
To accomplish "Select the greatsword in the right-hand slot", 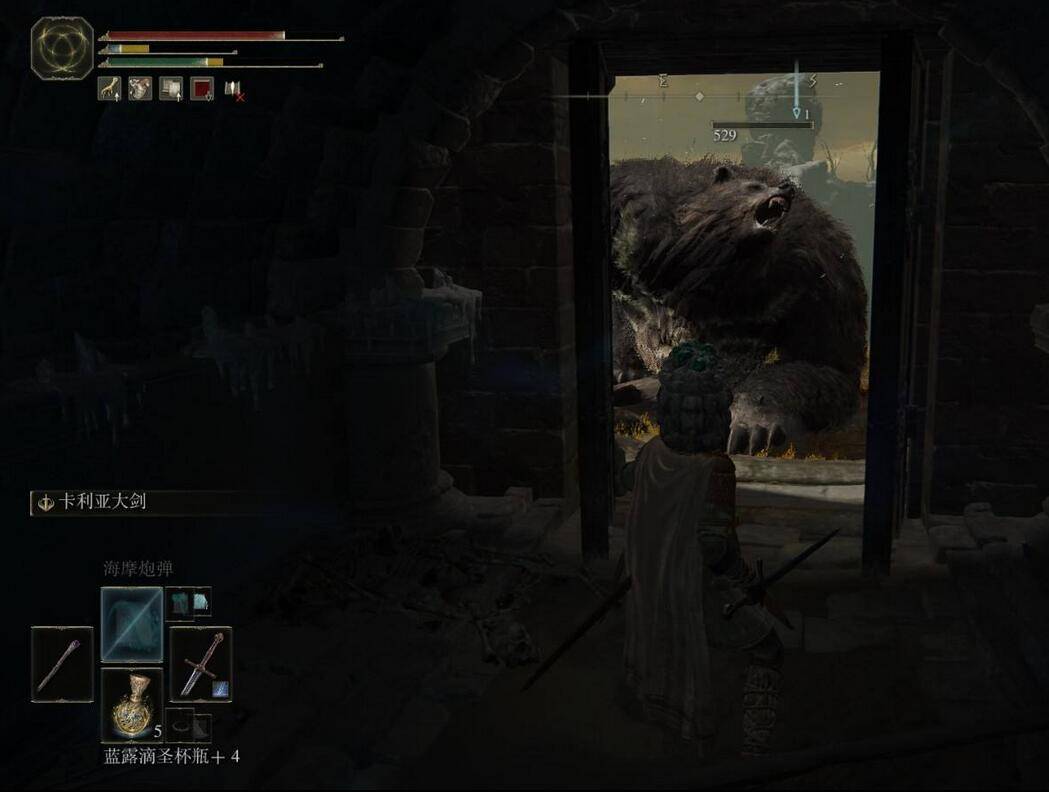I will tap(201, 662).
